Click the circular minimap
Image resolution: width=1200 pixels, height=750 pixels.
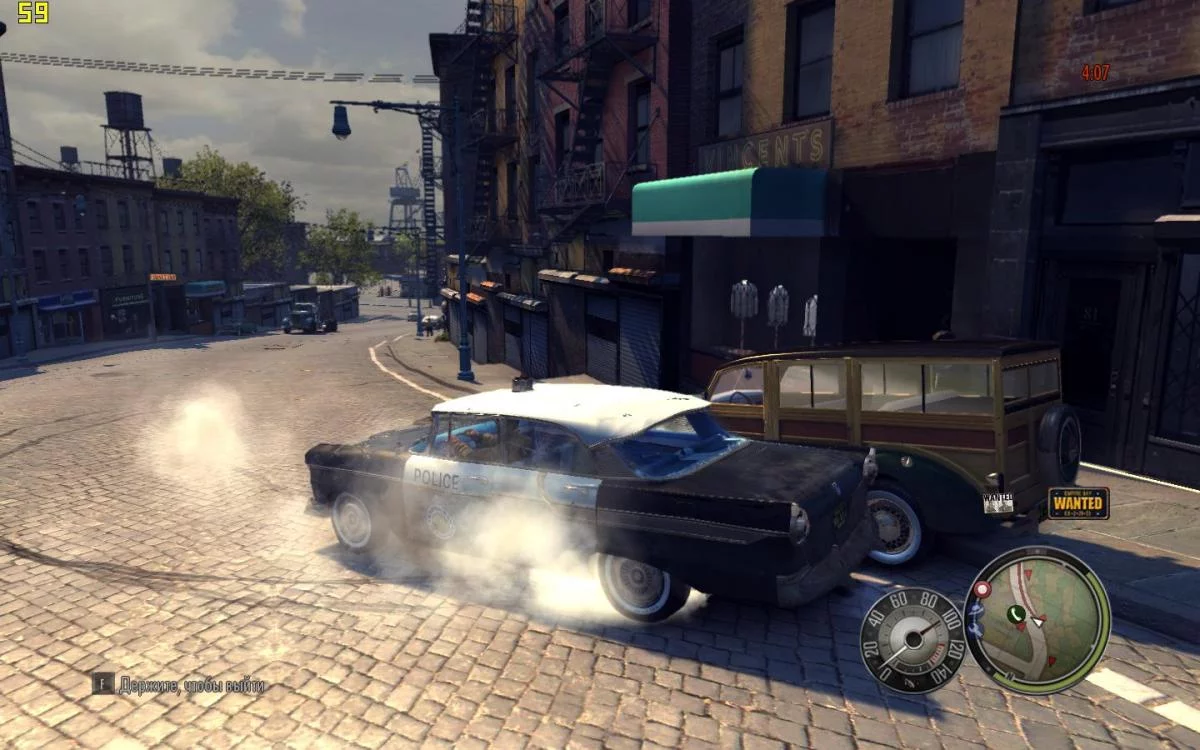coord(1037,620)
